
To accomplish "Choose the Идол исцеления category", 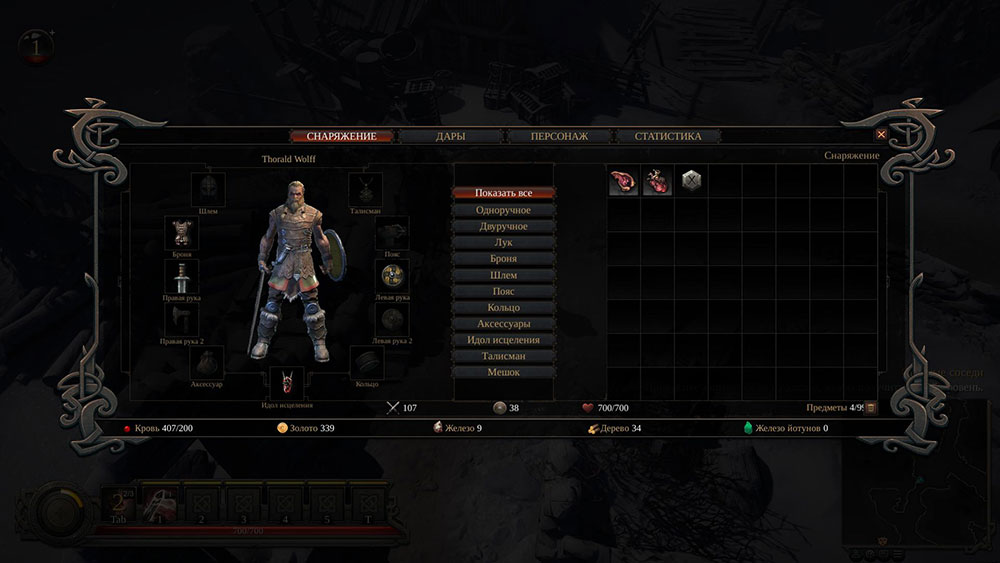I will pos(503,340).
